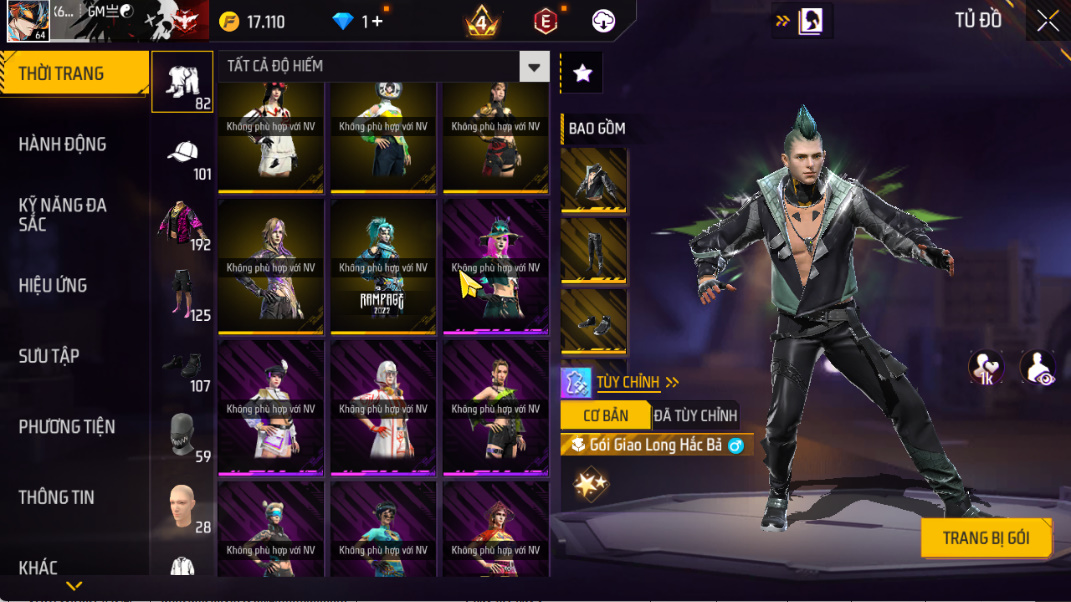Open the black mask subcategory
Screen dimensions: 1071x602
tap(182, 435)
